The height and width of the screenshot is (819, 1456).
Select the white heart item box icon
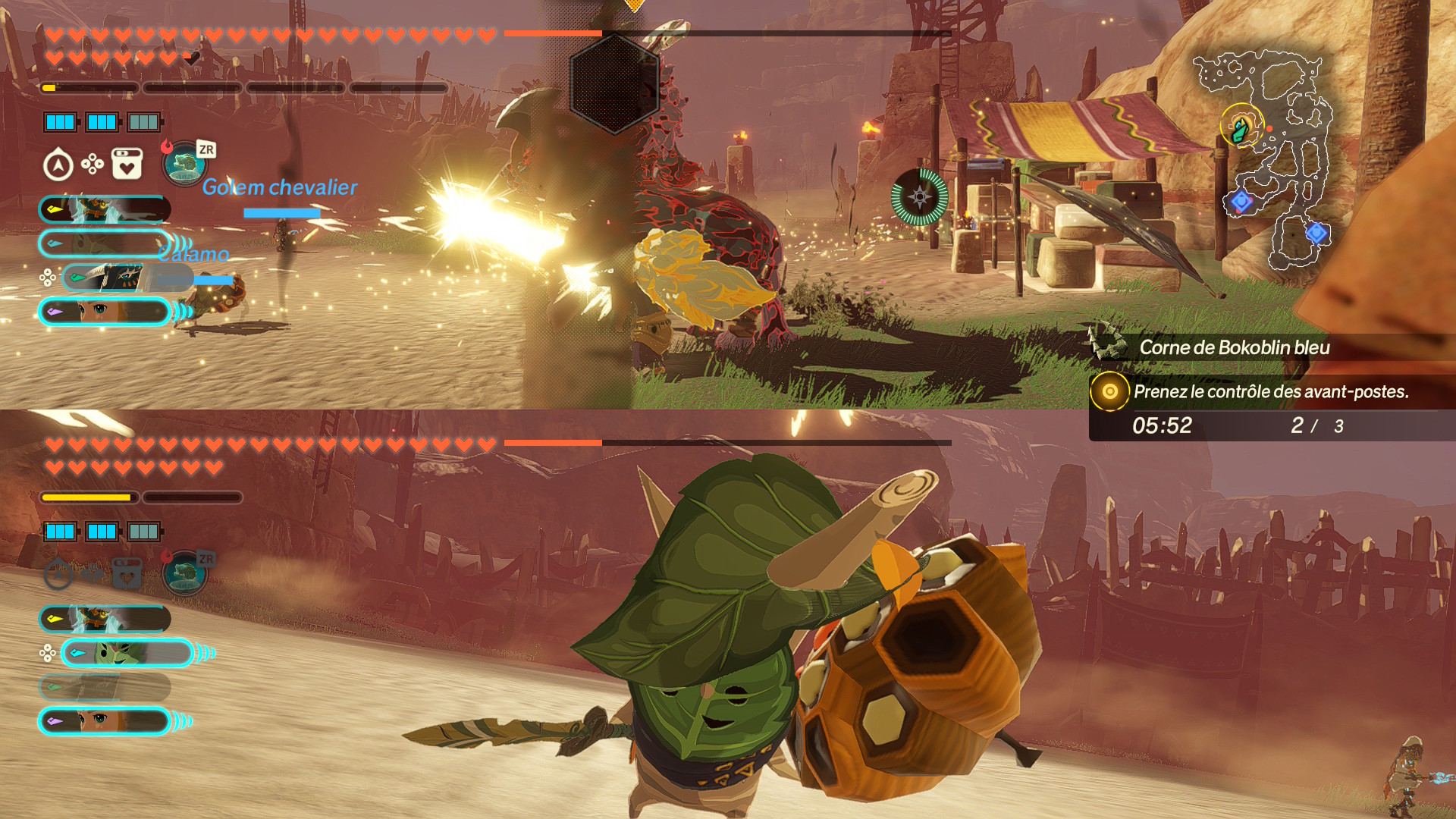tap(127, 164)
